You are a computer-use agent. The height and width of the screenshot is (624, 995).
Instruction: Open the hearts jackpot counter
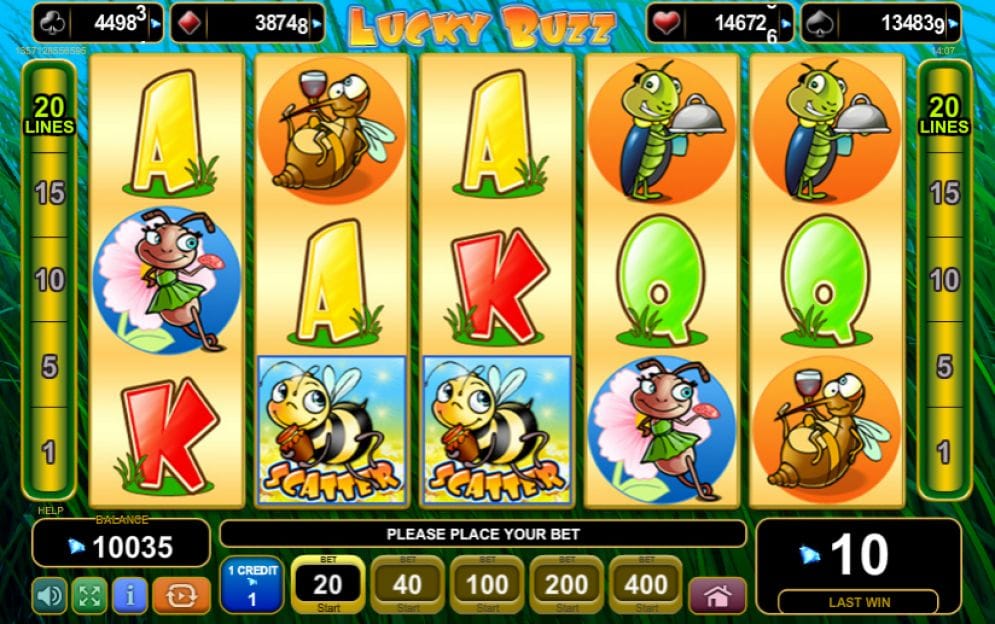point(721,23)
